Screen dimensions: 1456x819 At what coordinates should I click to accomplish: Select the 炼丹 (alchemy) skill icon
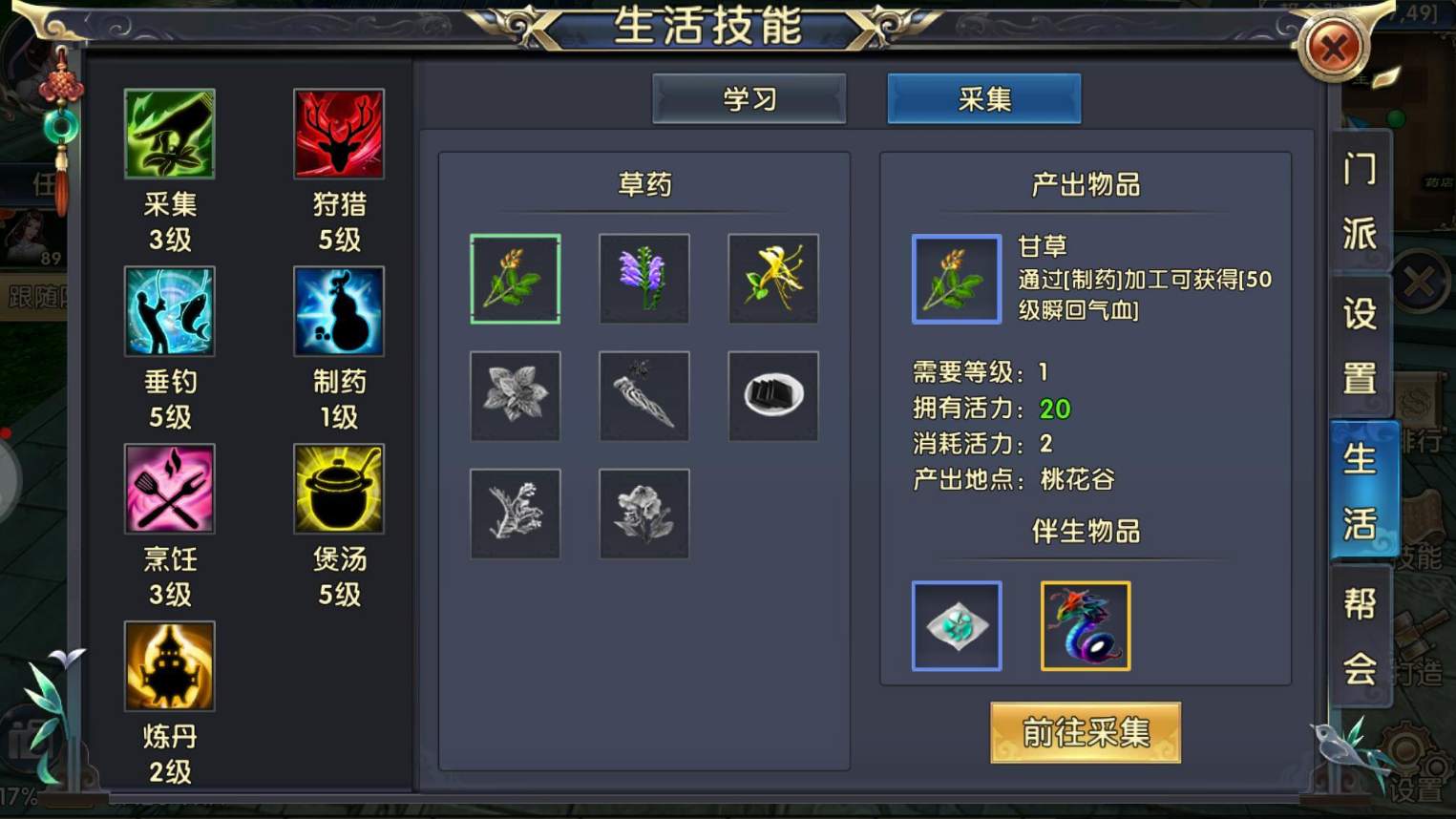coord(170,665)
